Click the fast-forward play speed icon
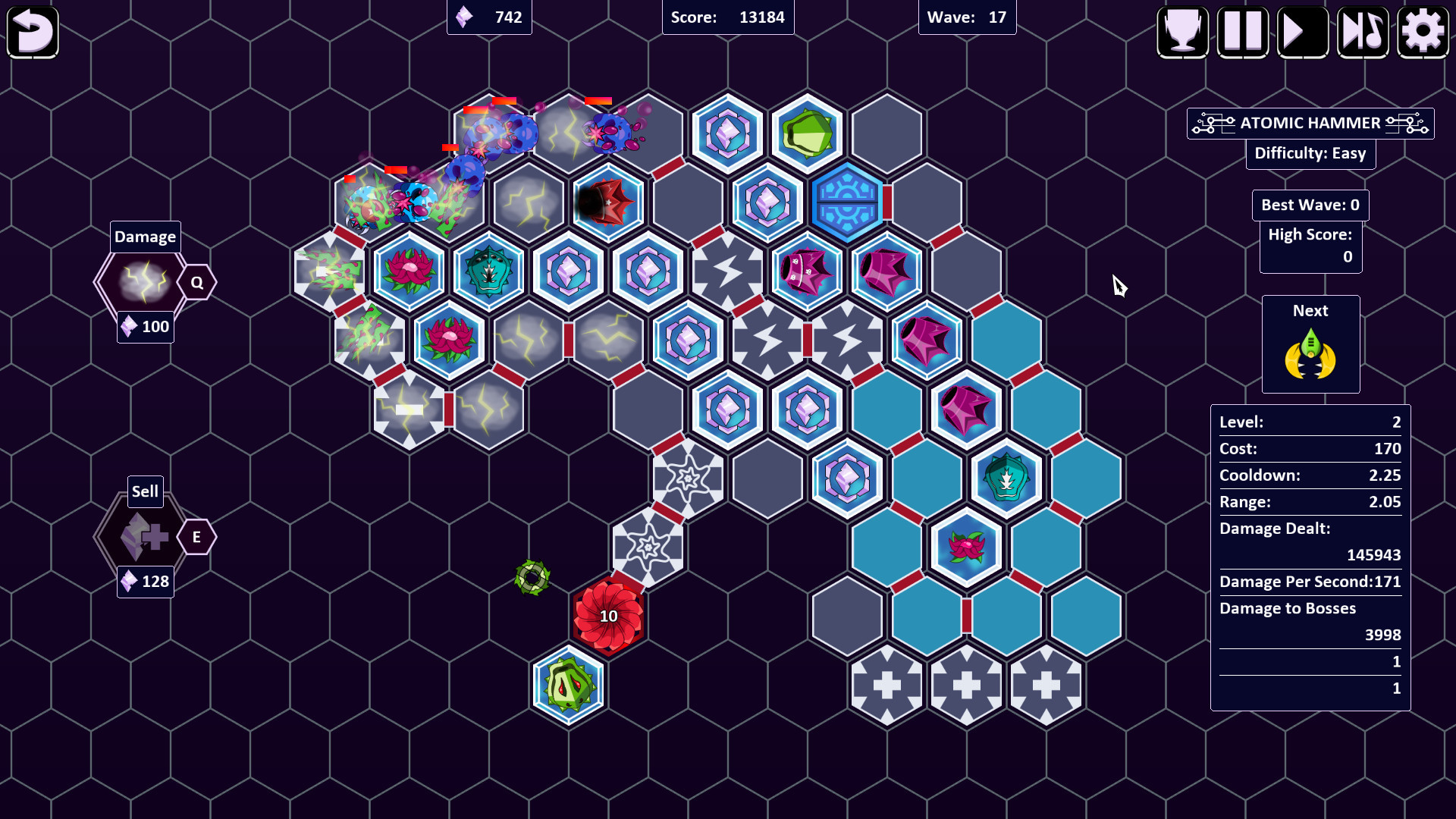1456x819 pixels. tap(1302, 32)
